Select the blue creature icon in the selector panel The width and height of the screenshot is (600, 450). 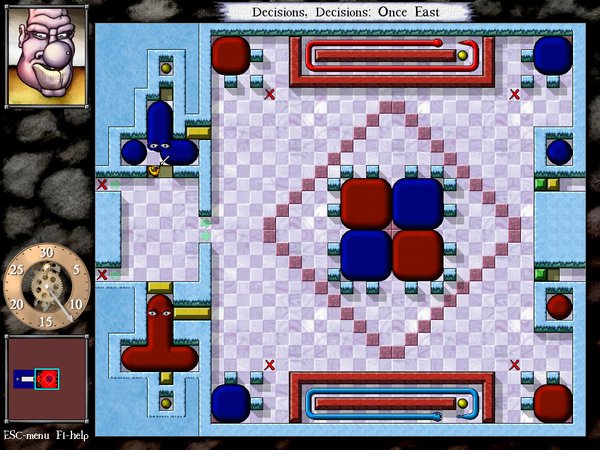pos(24,380)
